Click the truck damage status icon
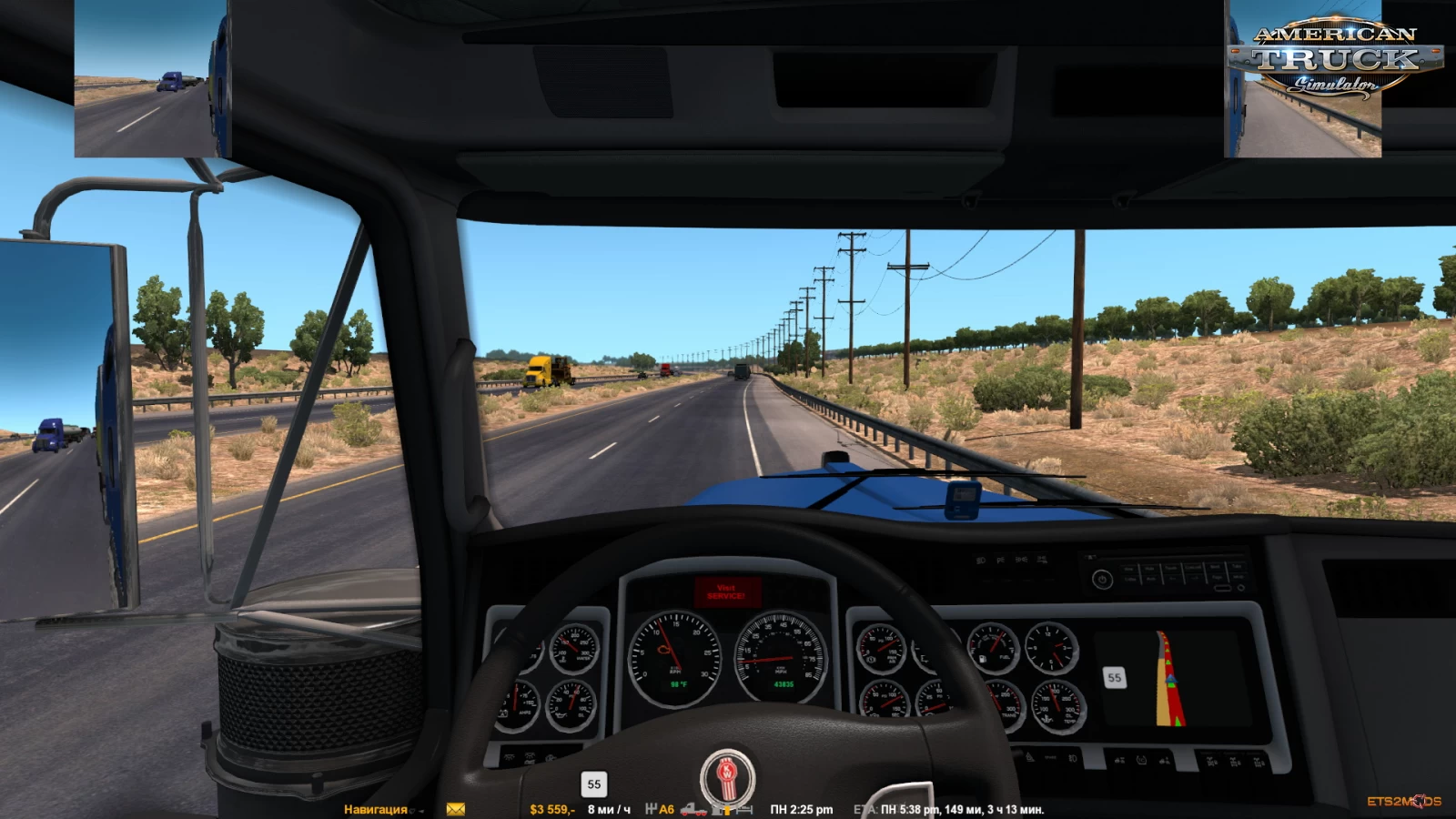The height and width of the screenshot is (819, 1456). pyautogui.click(x=693, y=809)
